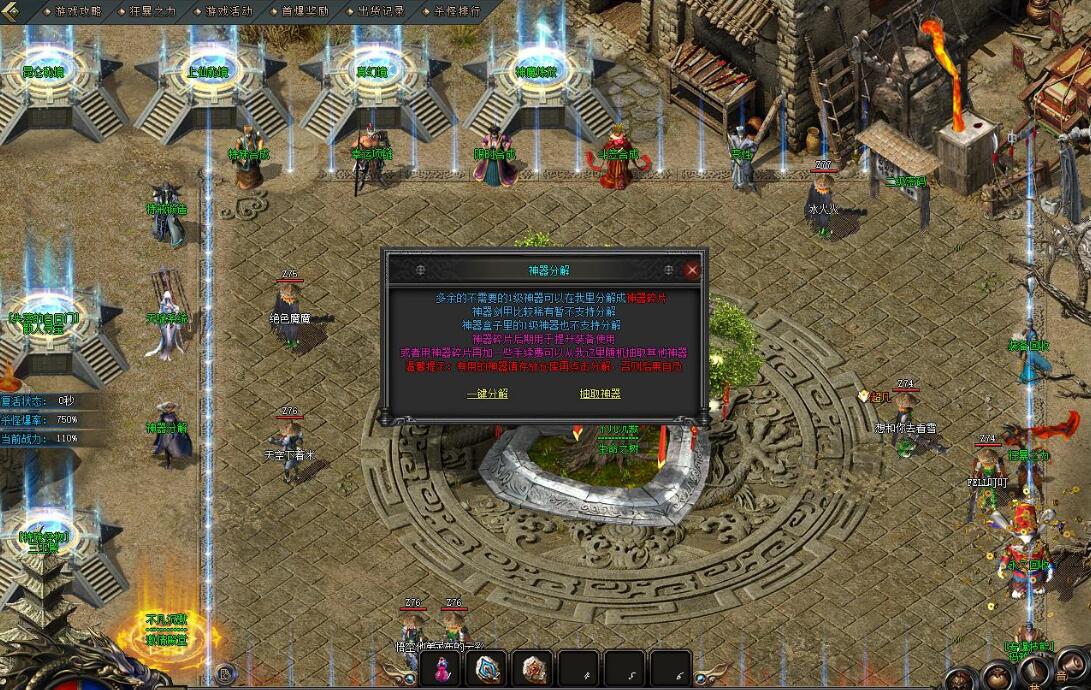Open the 游戏攻略 menu tab
The height and width of the screenshot is (690, 1091).
(x=77, y=11)
